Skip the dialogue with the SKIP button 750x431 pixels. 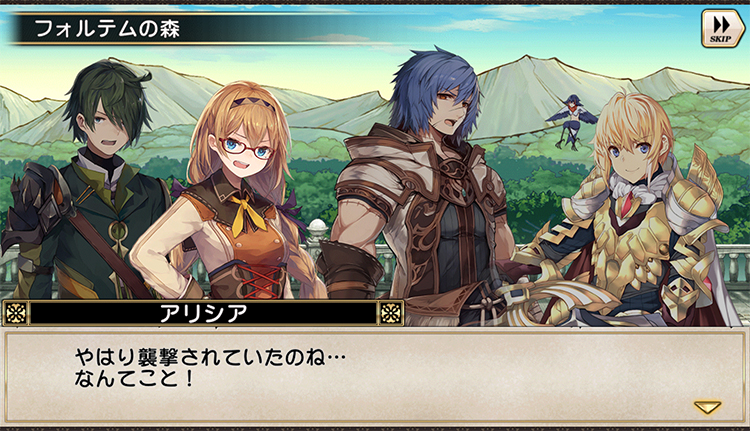720,28
